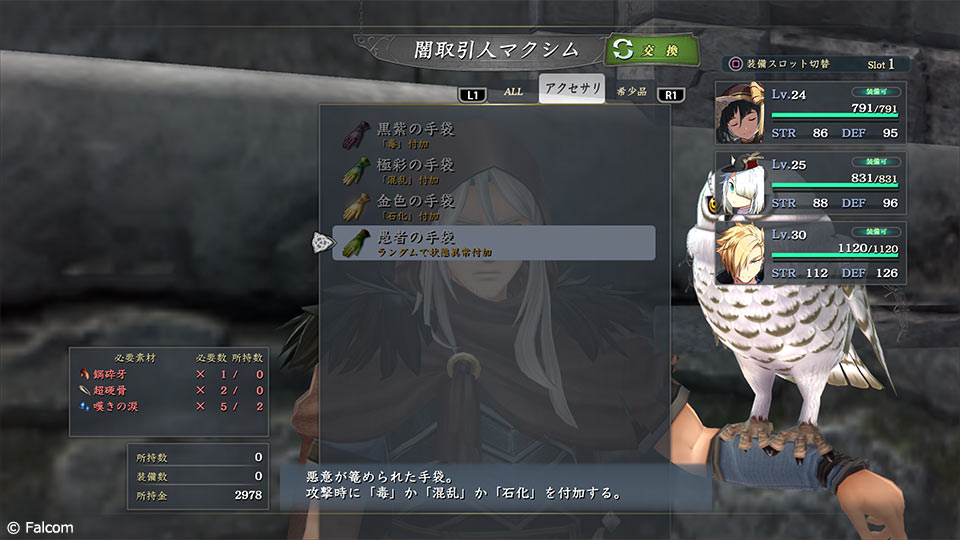Screen dimensions: 960x540
Task: Switch to the ALL tab
Action: click(x=513, y=91)
